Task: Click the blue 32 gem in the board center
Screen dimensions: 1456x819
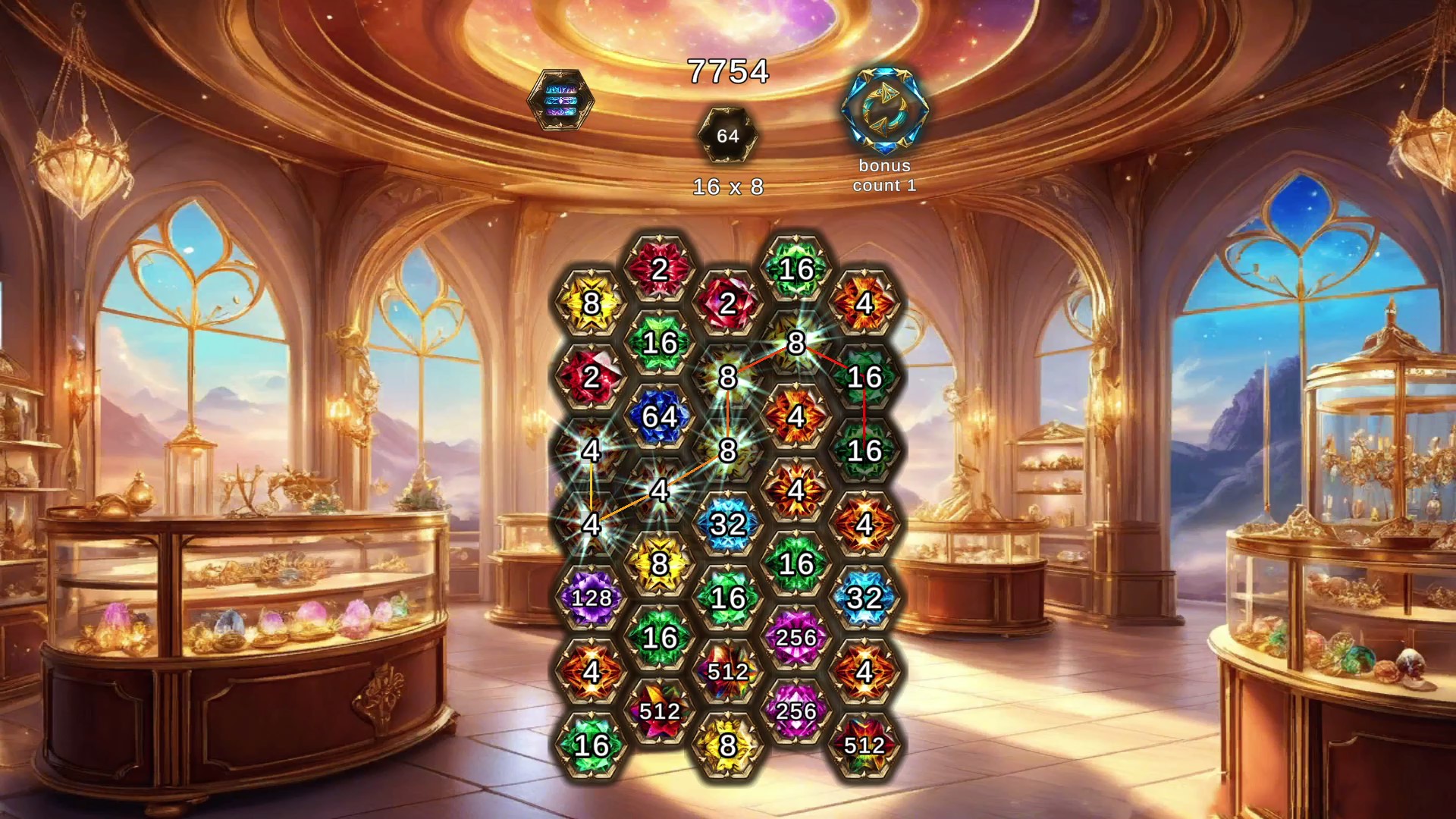Action: (726, 523)
